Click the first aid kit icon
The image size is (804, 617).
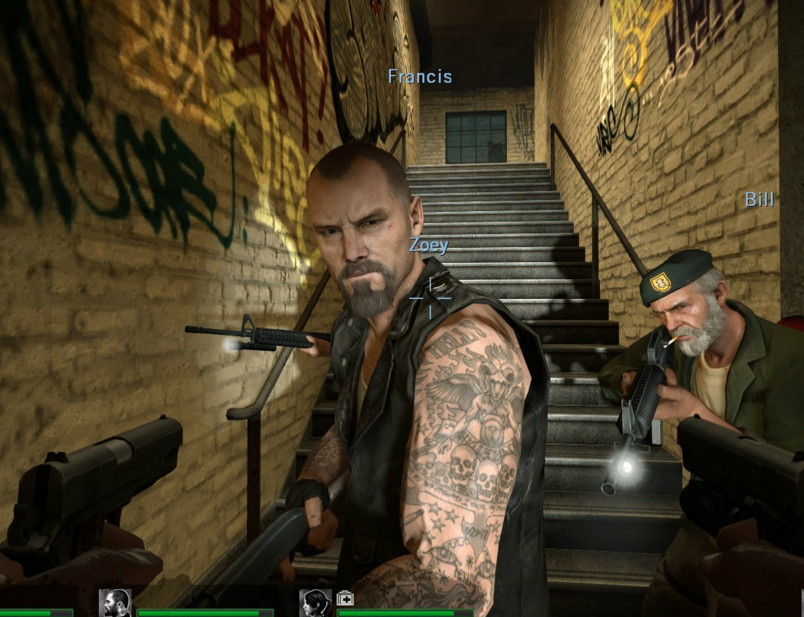[345, 598]
